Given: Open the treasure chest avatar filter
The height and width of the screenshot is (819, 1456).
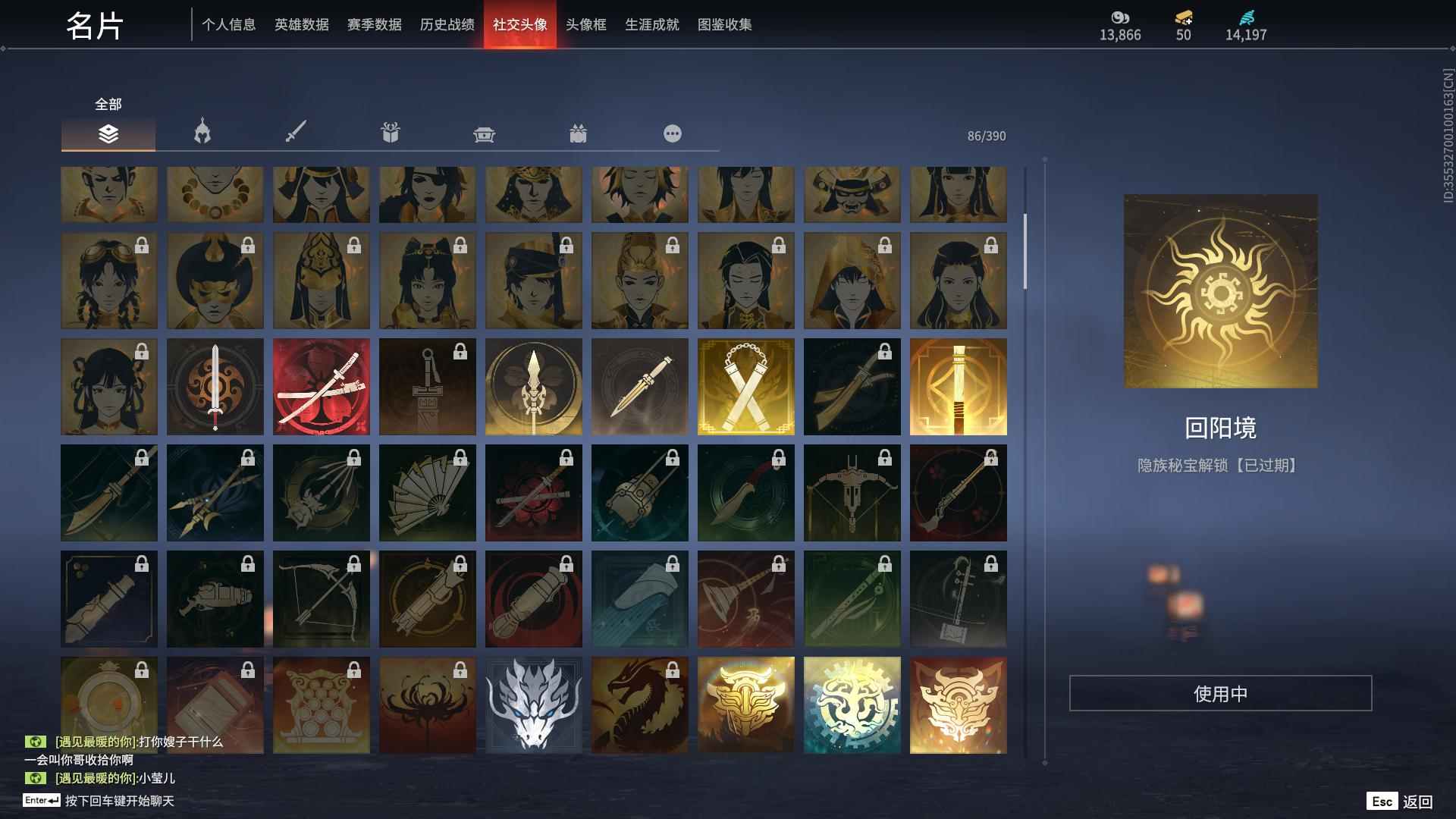Looking at the screenshot, I should click(x=484, y=133).
